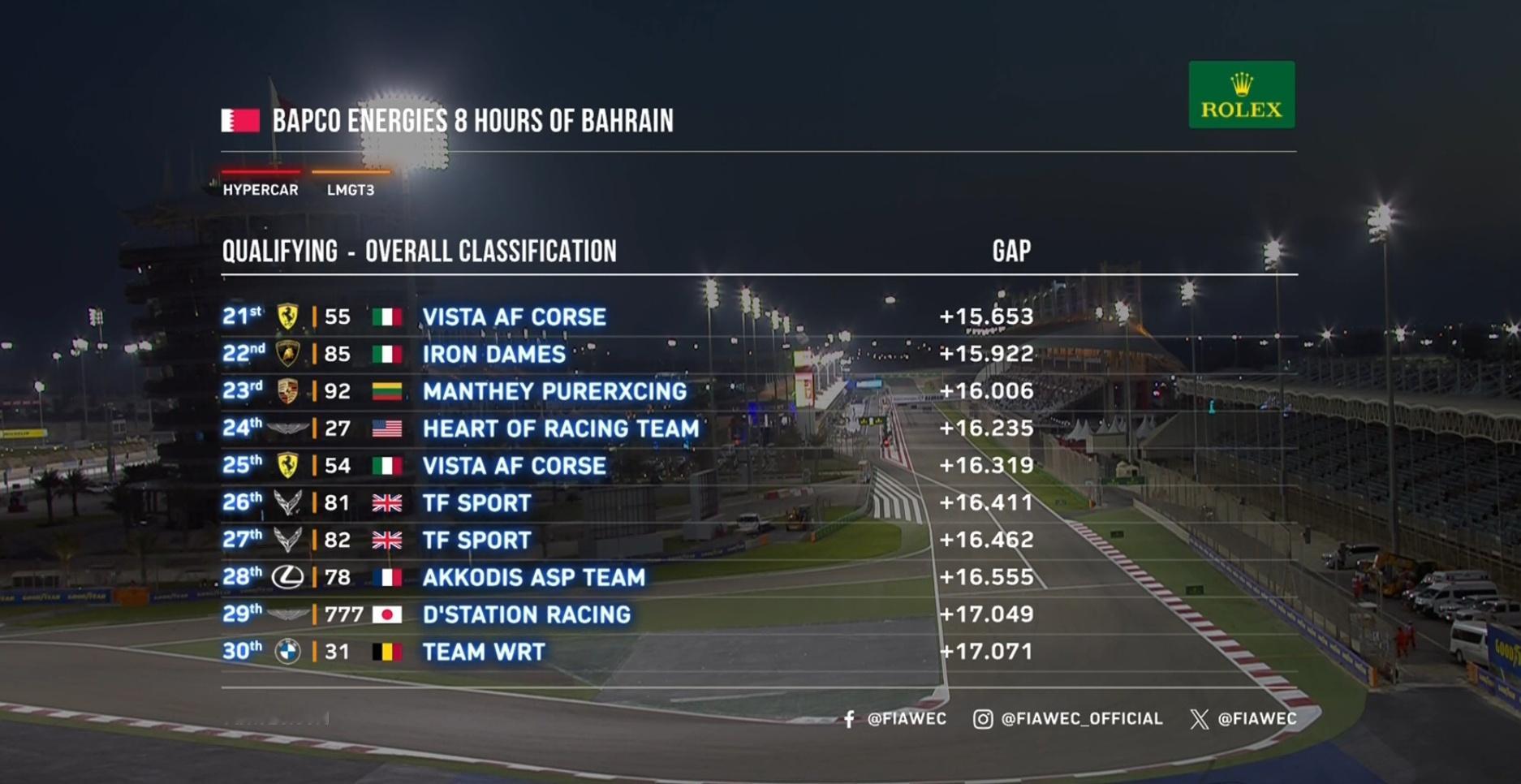
Task: Select the Heart of Racing Team row
Action: point(560,429)
